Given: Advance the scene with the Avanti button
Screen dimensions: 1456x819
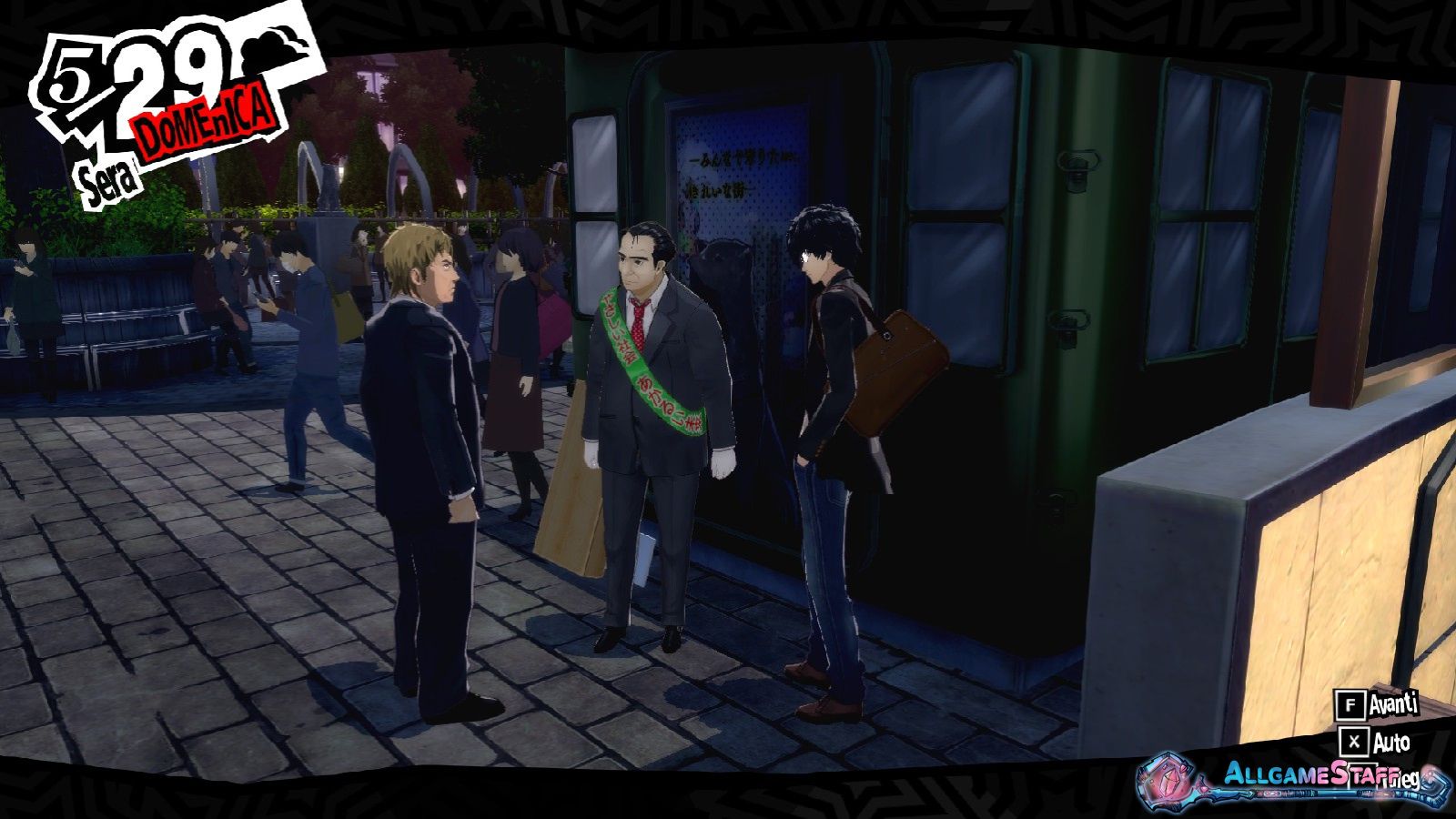Looking at the screenshot, I should coord(1377,704).
